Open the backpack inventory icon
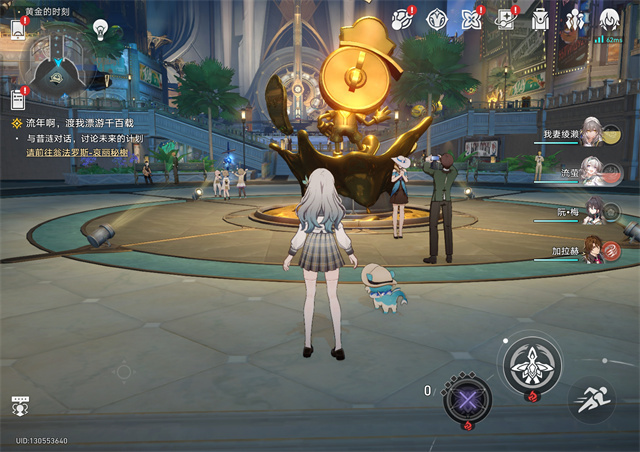 pyautogui.click(x=540, y=18)
